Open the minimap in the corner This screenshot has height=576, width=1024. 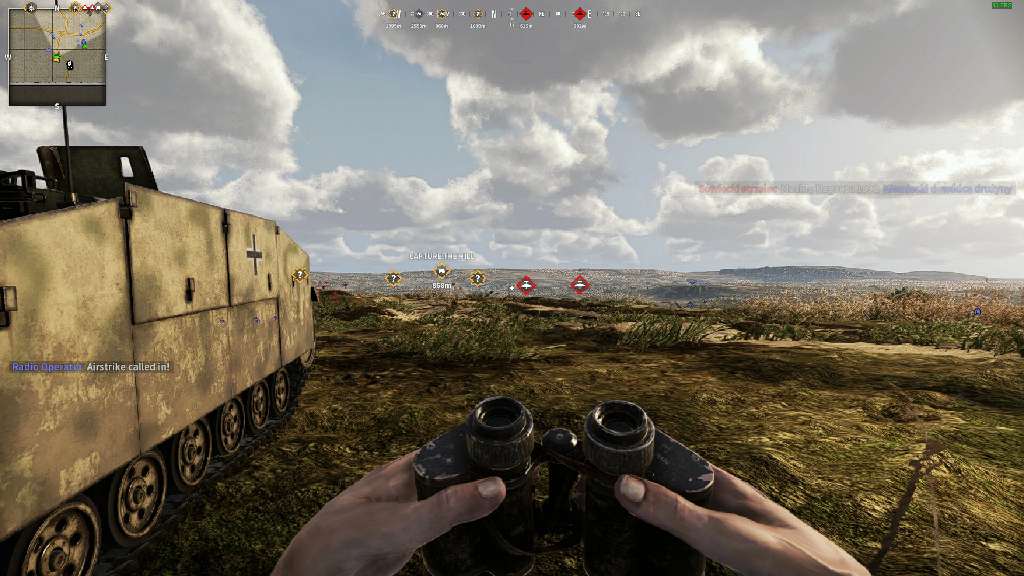click(x=57, y=53)
